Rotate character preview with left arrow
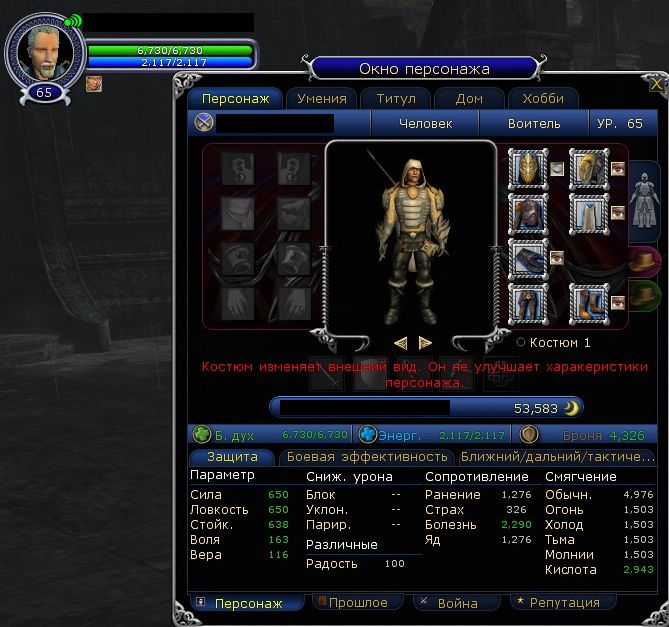Image resolution: width=669 pixels, height=627 pixels. tap(401, 342)
